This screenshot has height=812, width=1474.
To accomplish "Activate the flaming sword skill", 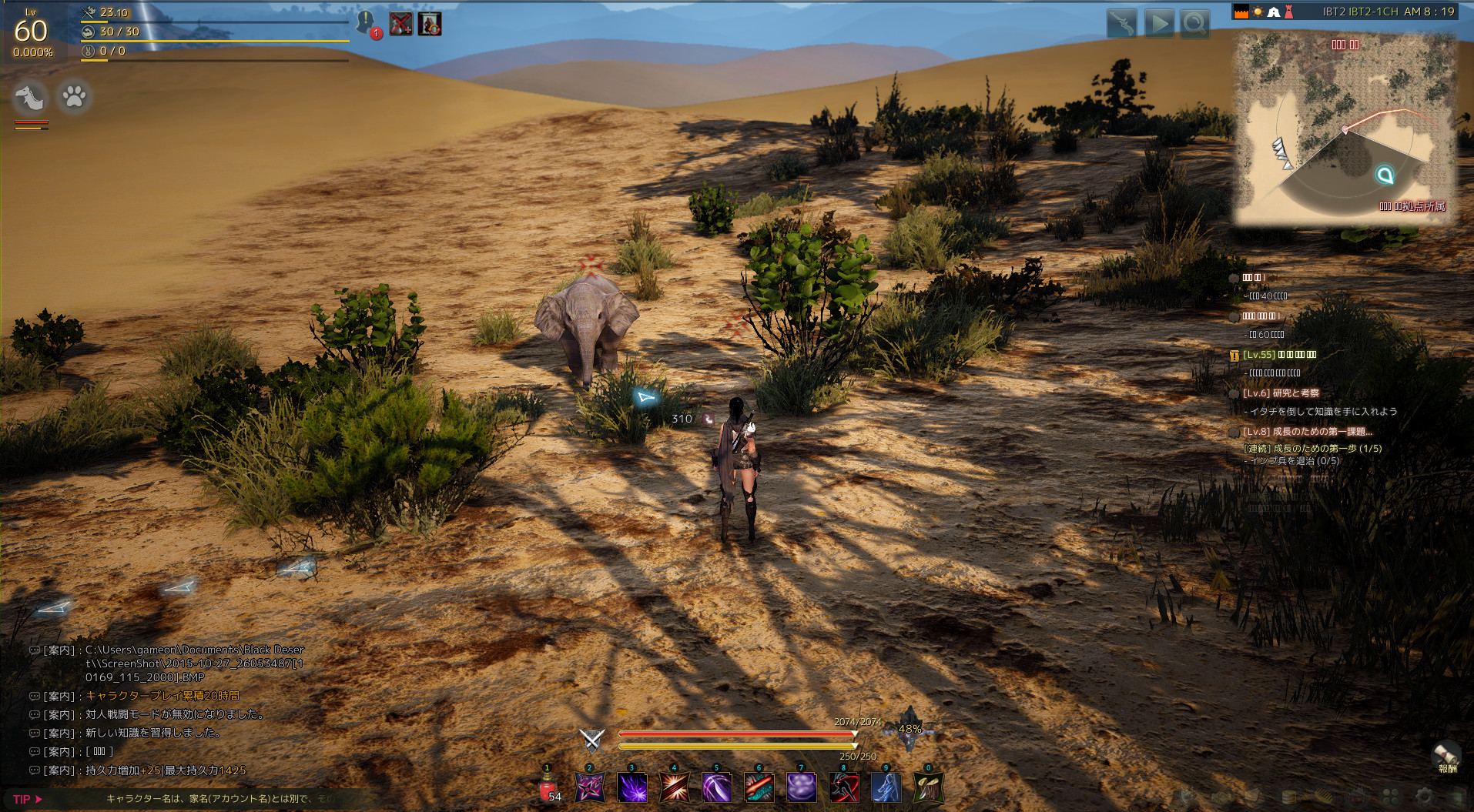I will (x=759, y=788).
